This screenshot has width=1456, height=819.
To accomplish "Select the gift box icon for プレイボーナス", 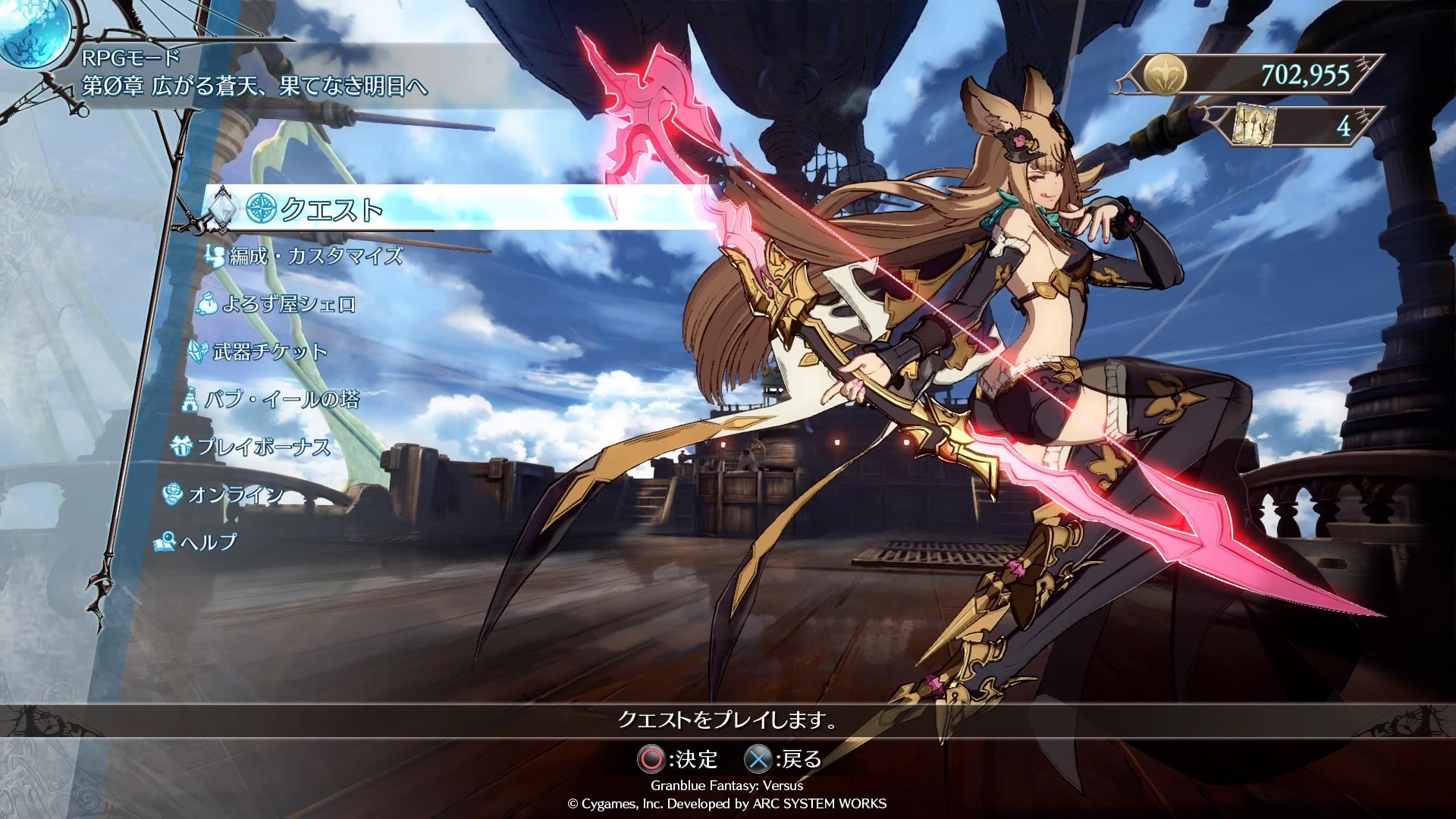I will tap(180, 447).
